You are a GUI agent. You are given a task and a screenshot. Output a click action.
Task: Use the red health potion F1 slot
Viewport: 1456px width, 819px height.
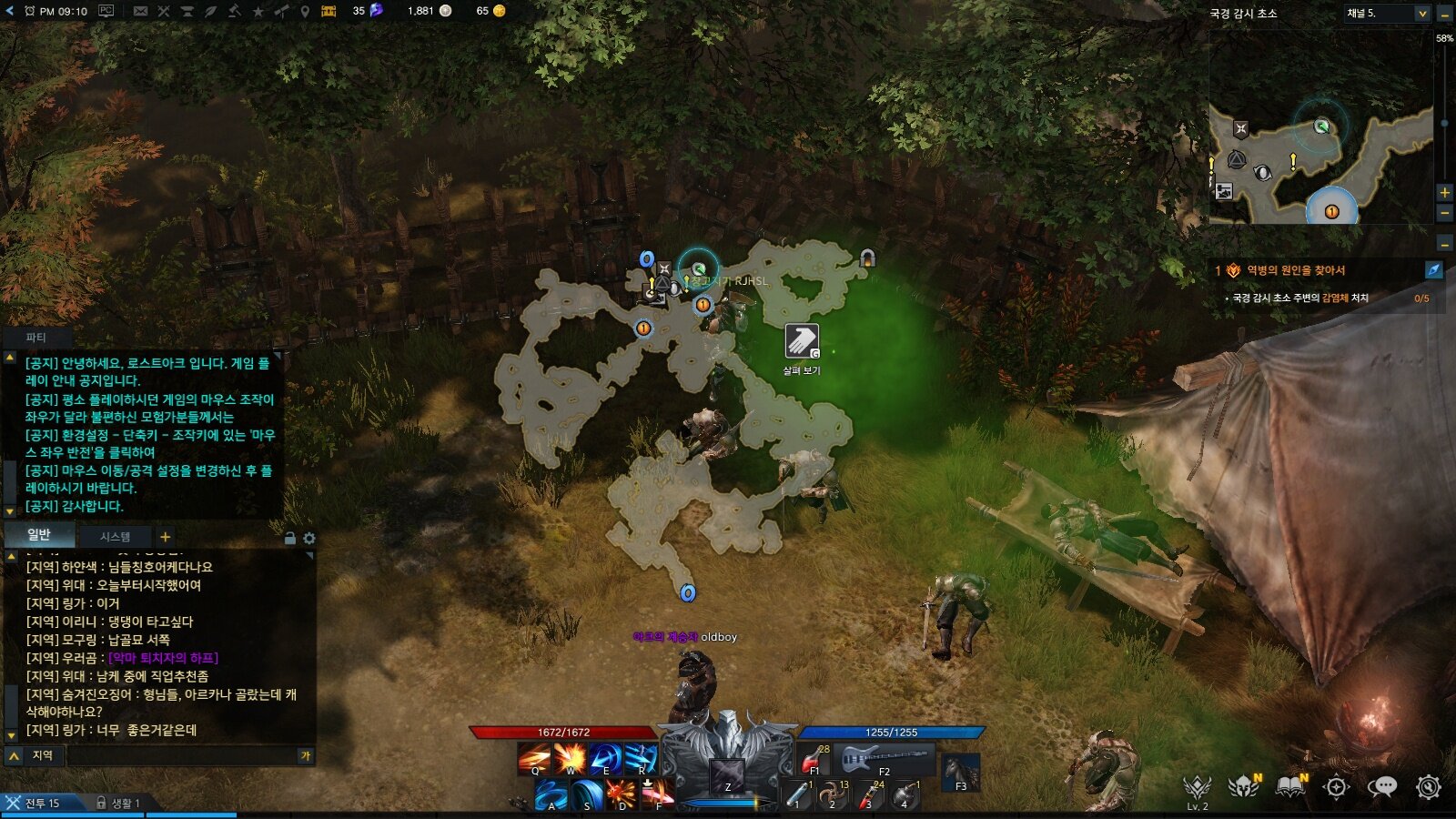pos(813,759)
